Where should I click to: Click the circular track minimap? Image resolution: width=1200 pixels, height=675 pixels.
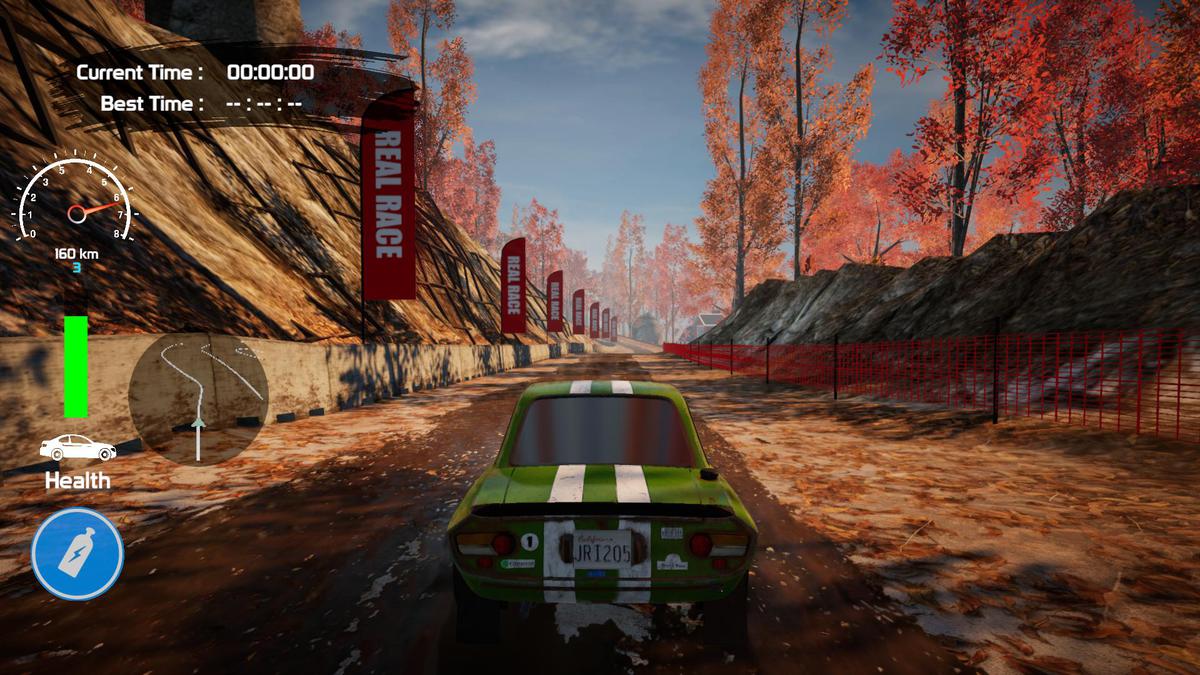(x=198, y=398)
